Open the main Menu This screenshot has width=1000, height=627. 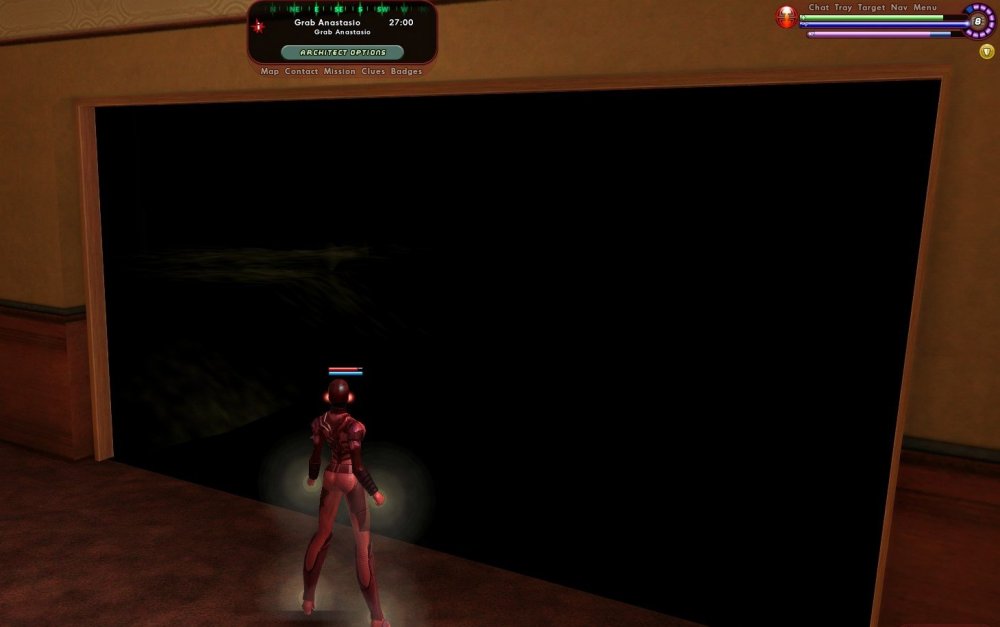(x=925, y=8)
